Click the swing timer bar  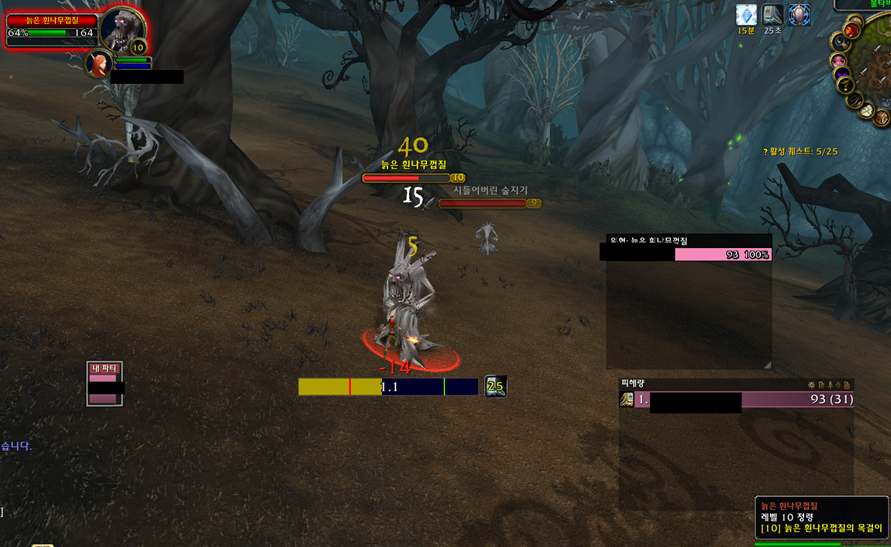(388, 386)
